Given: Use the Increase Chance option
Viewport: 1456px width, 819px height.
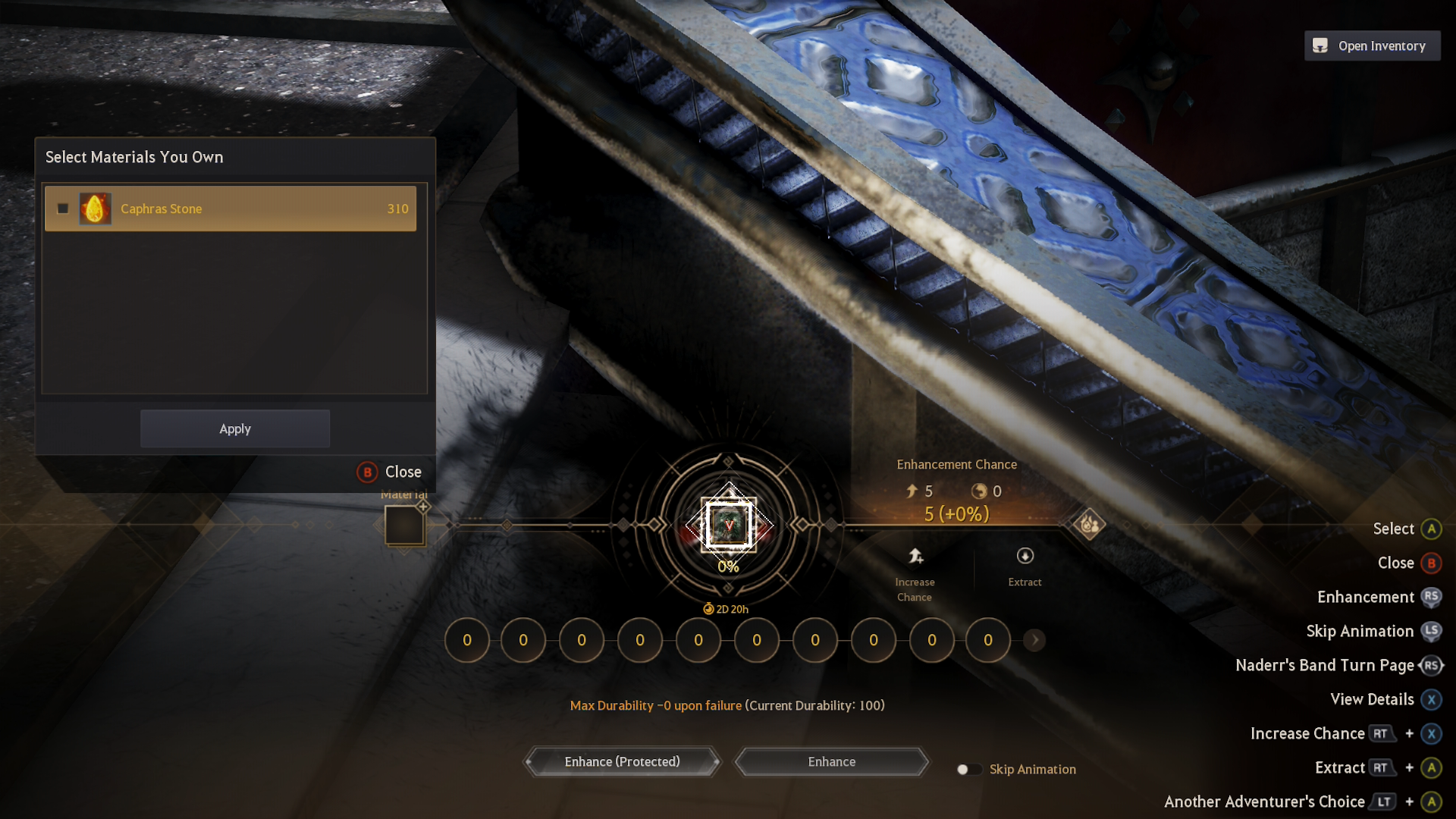Looking at the screenshot, I should coord(915,574).
